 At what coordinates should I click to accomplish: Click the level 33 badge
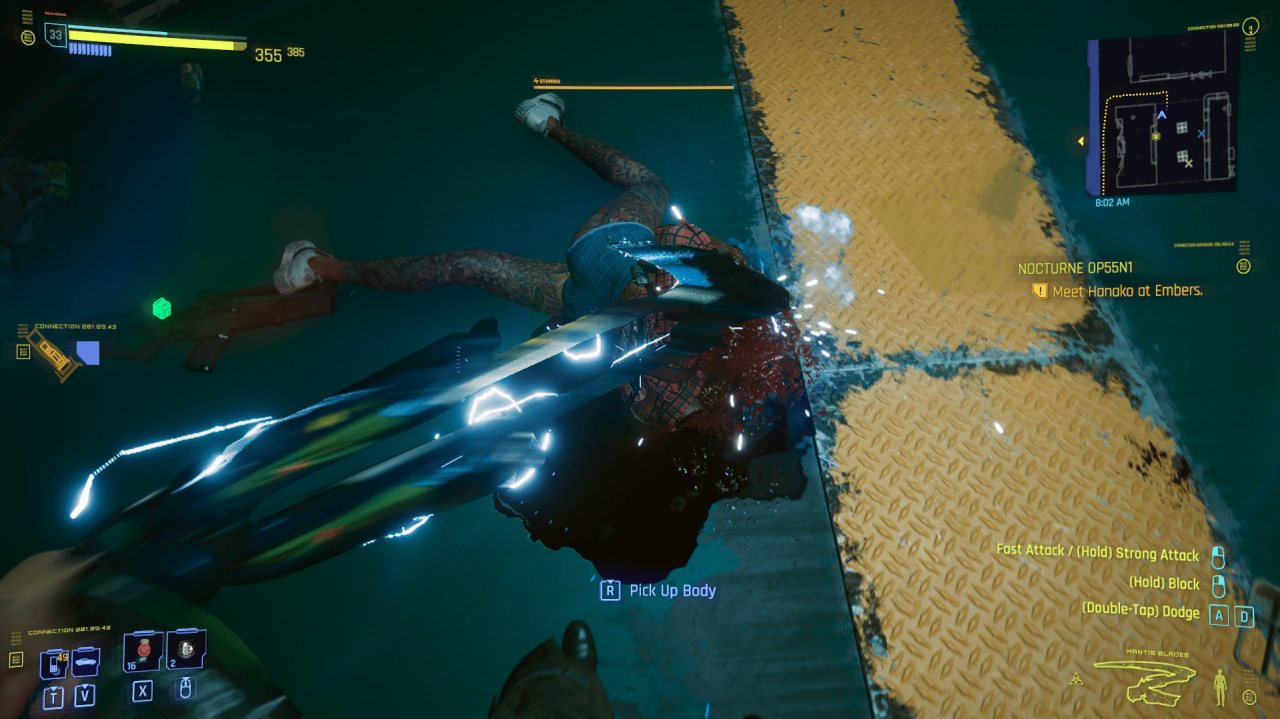[55, 36]
